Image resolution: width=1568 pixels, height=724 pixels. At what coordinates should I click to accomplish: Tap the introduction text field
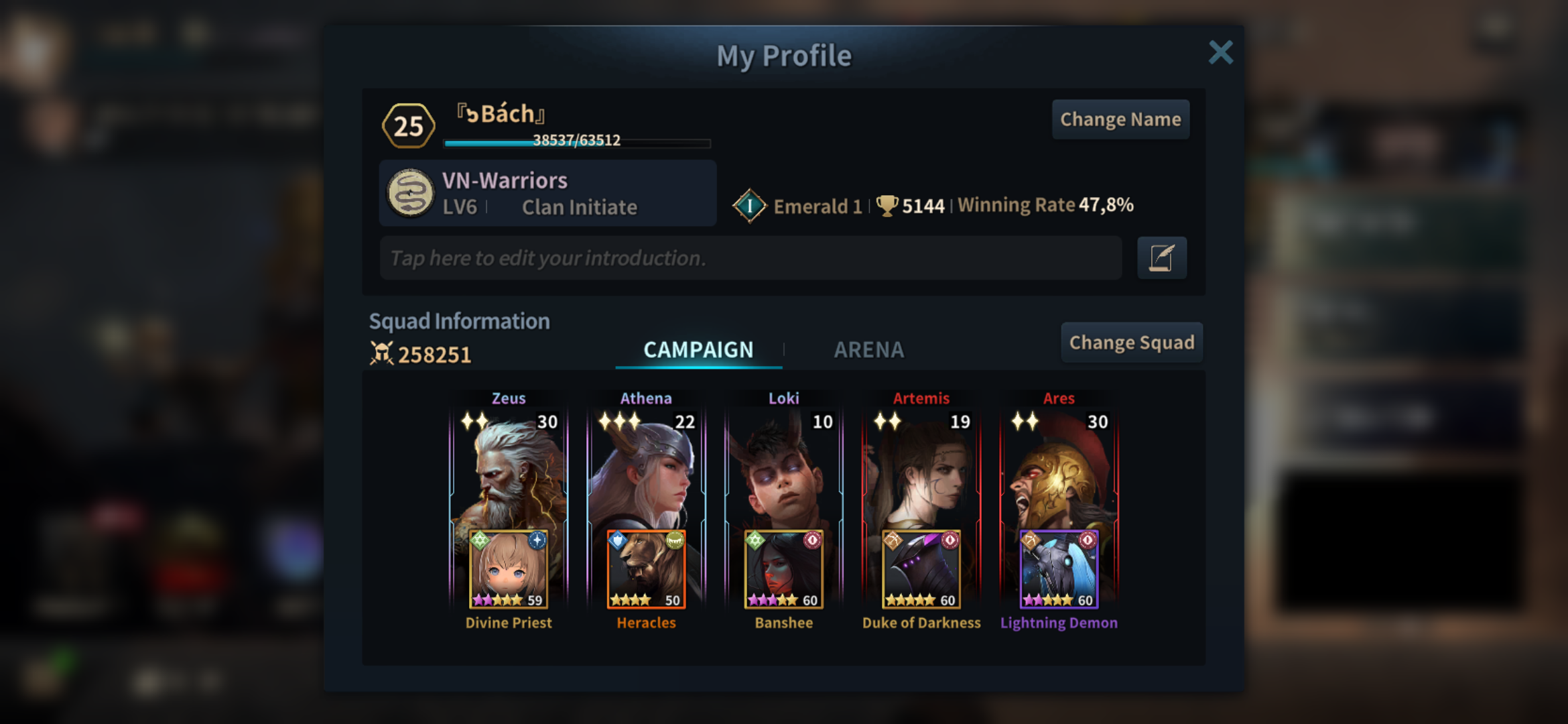coord(750,258)
